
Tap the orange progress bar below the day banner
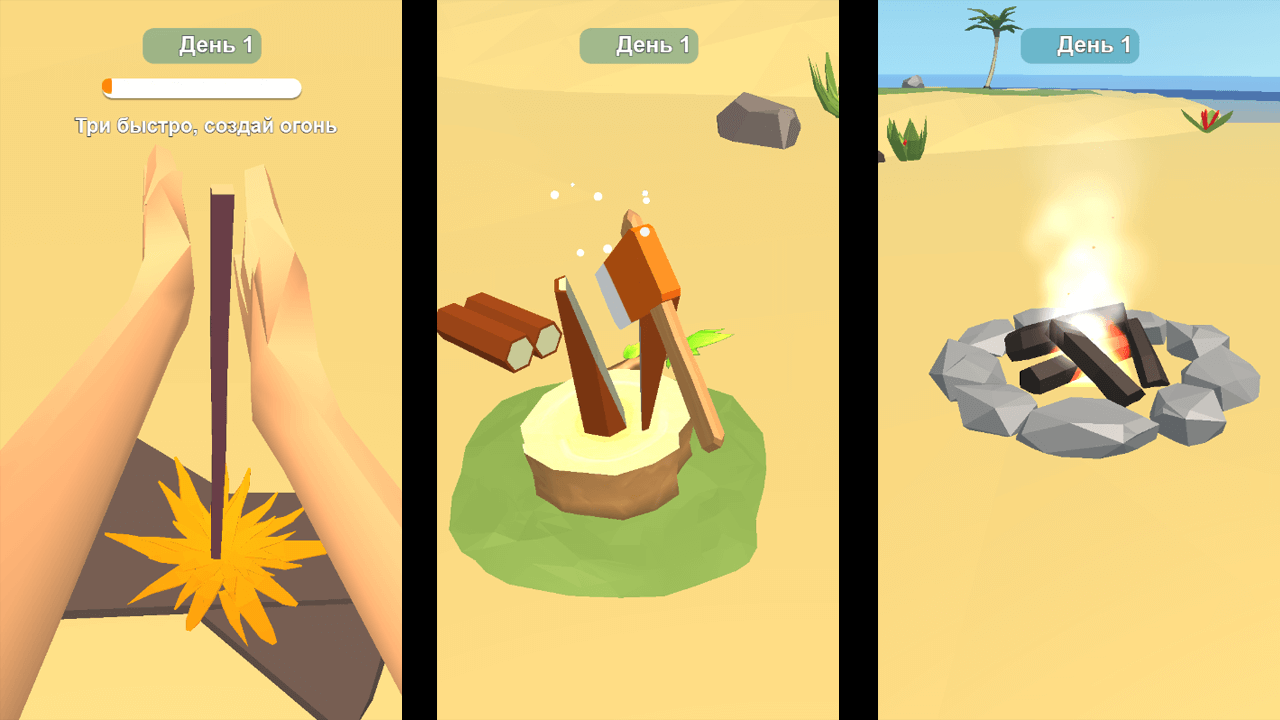[200, 88]
